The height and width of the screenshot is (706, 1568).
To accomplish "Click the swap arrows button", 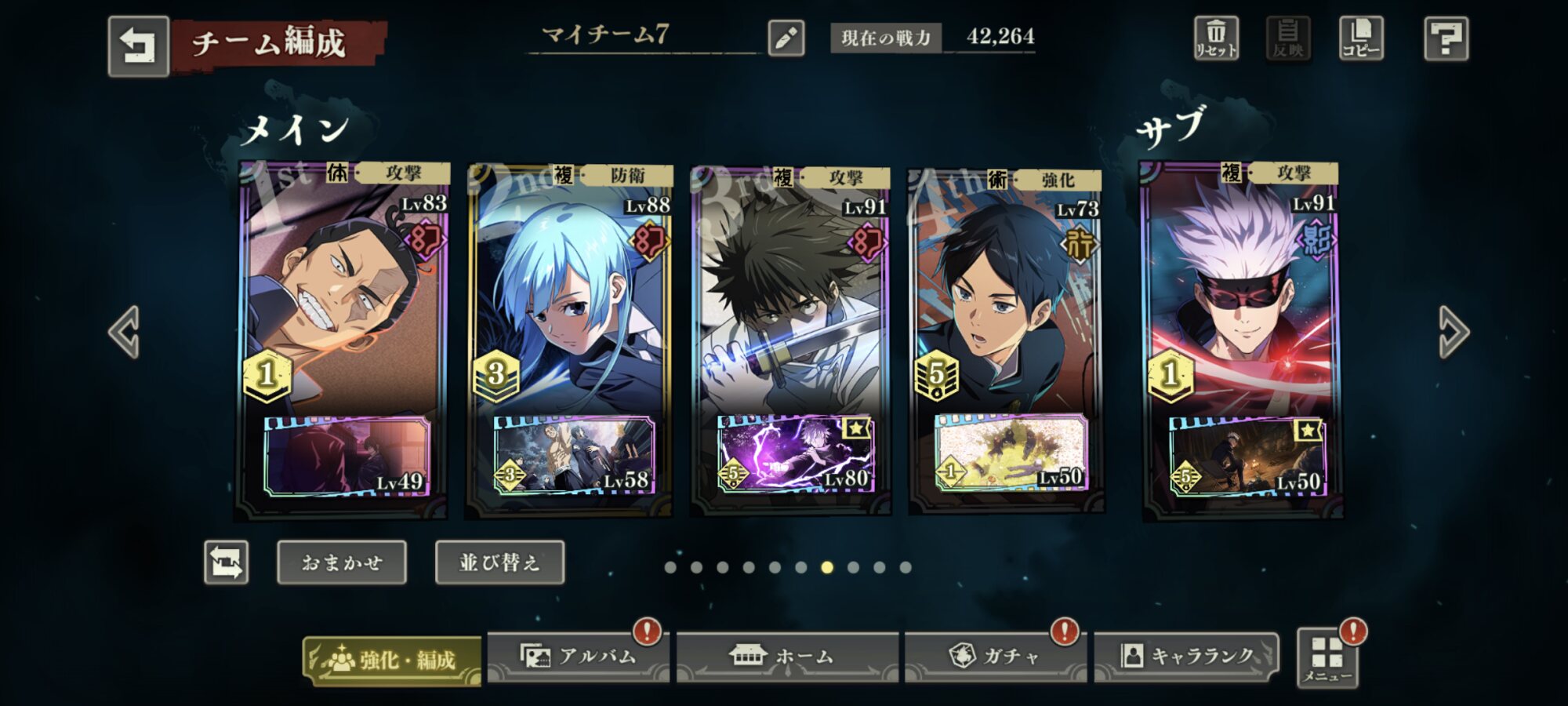I will 227,562.
